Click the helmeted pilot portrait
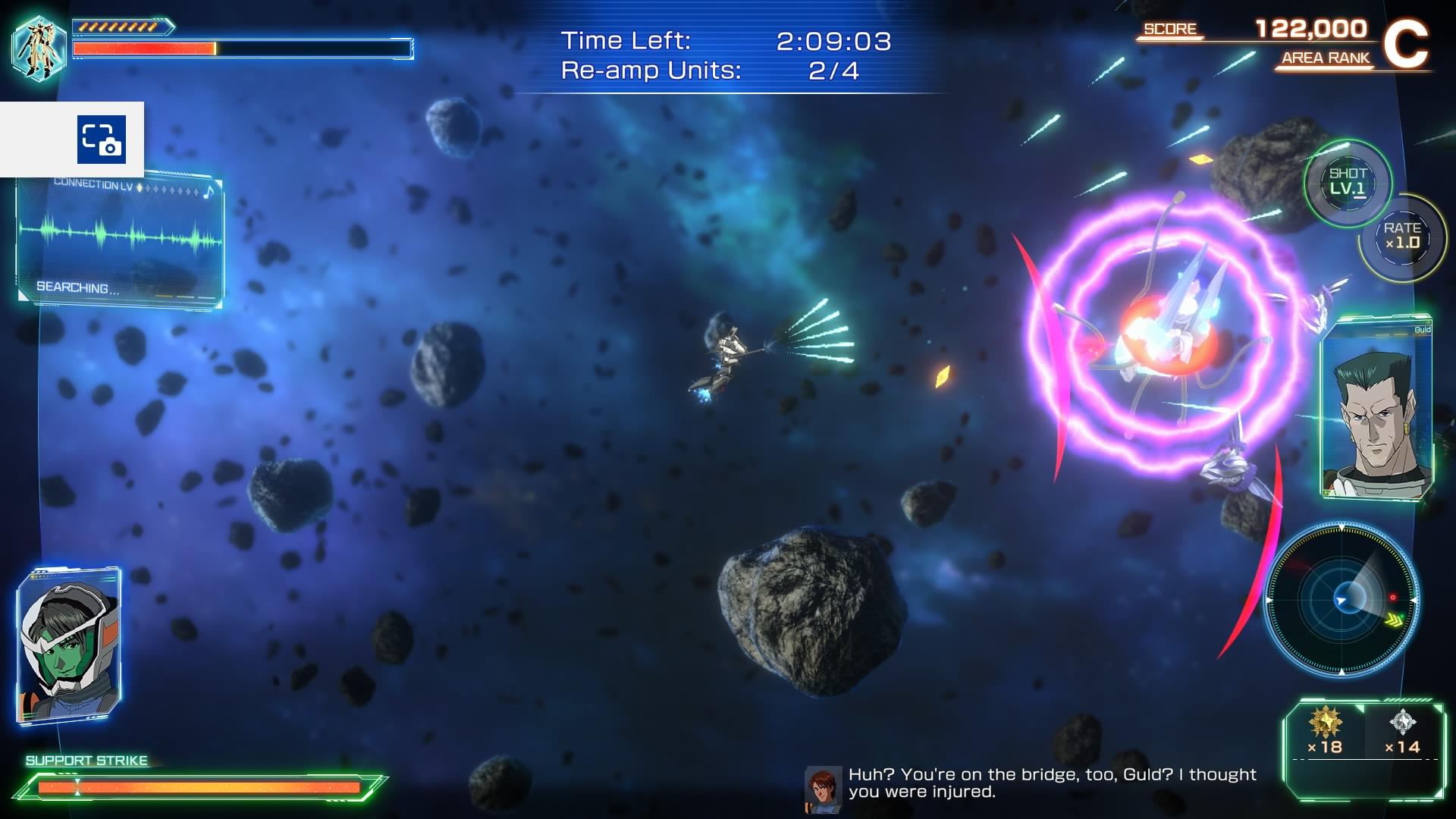This screenshot has width=1456, height=819. click(x=69, y=645)
